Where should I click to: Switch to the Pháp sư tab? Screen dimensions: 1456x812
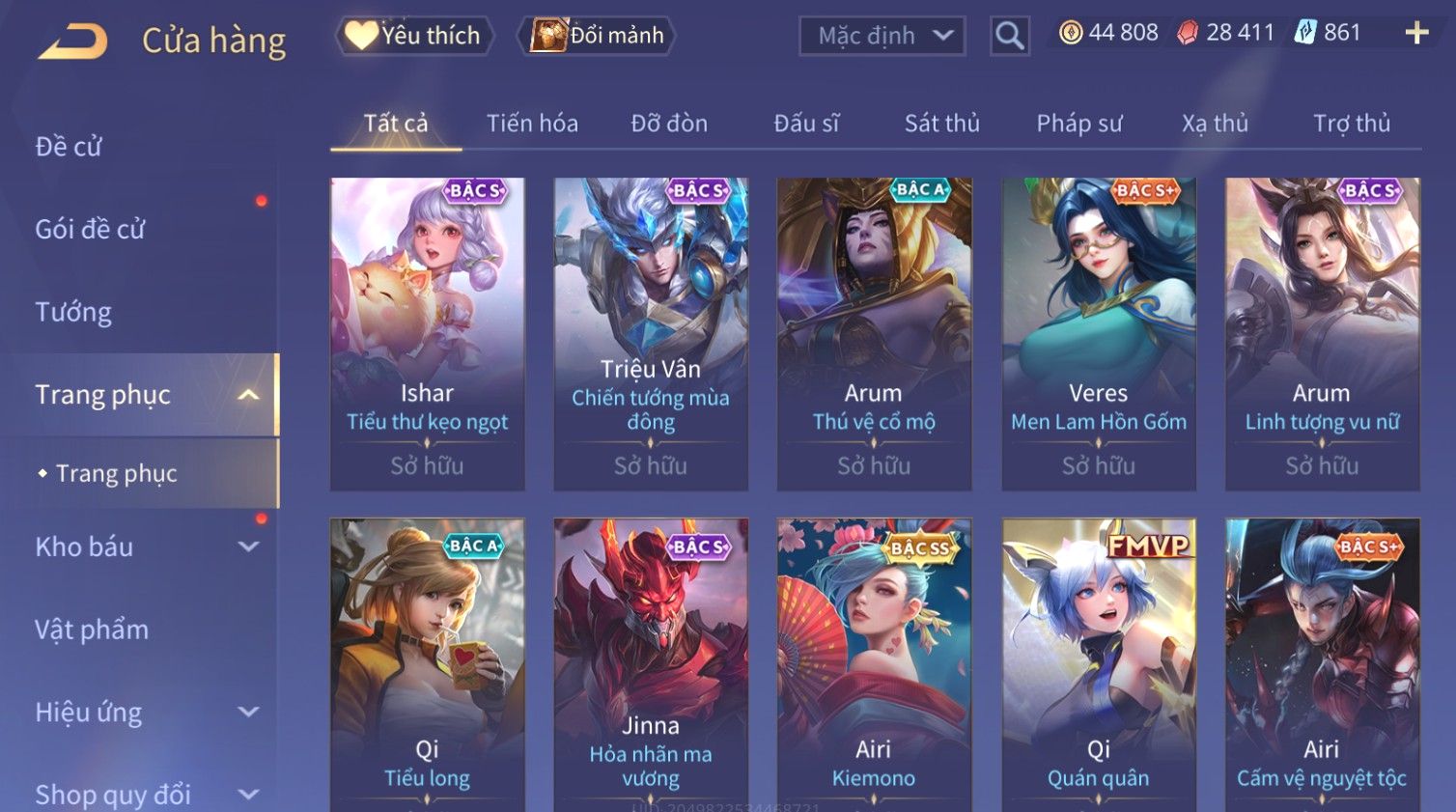point(1079,124)
